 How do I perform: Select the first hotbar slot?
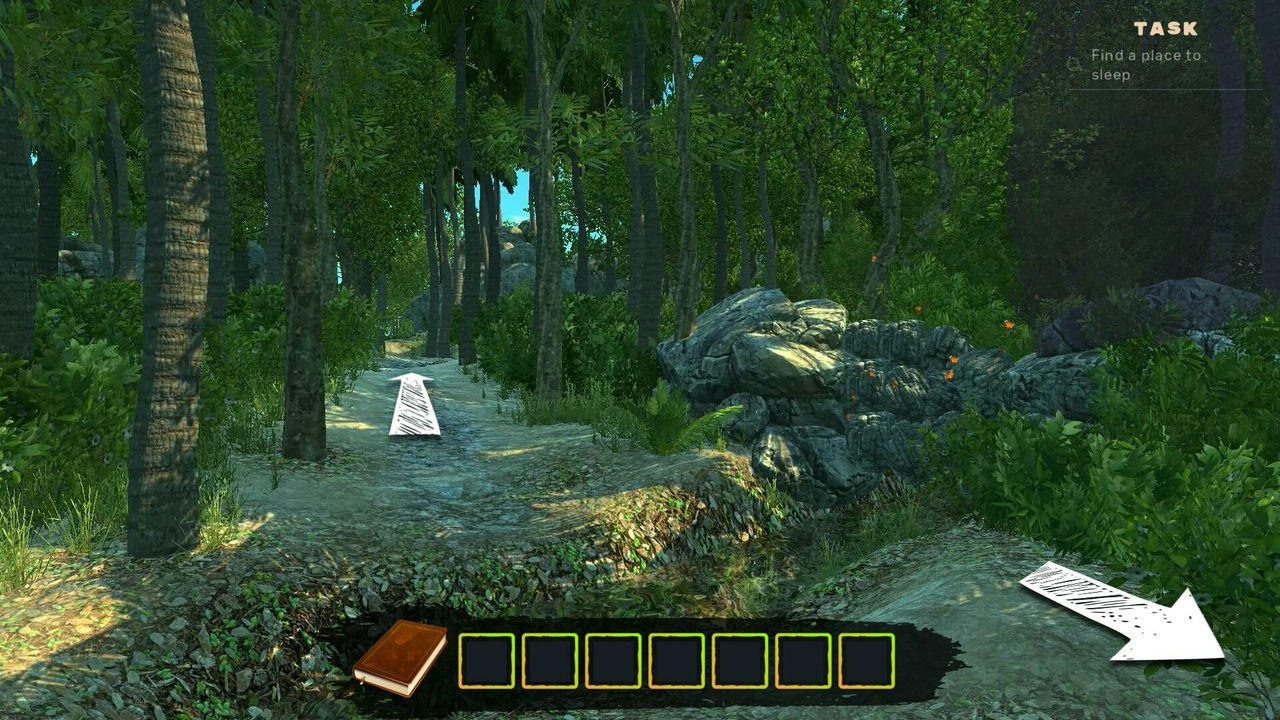[x=485, y=662]
